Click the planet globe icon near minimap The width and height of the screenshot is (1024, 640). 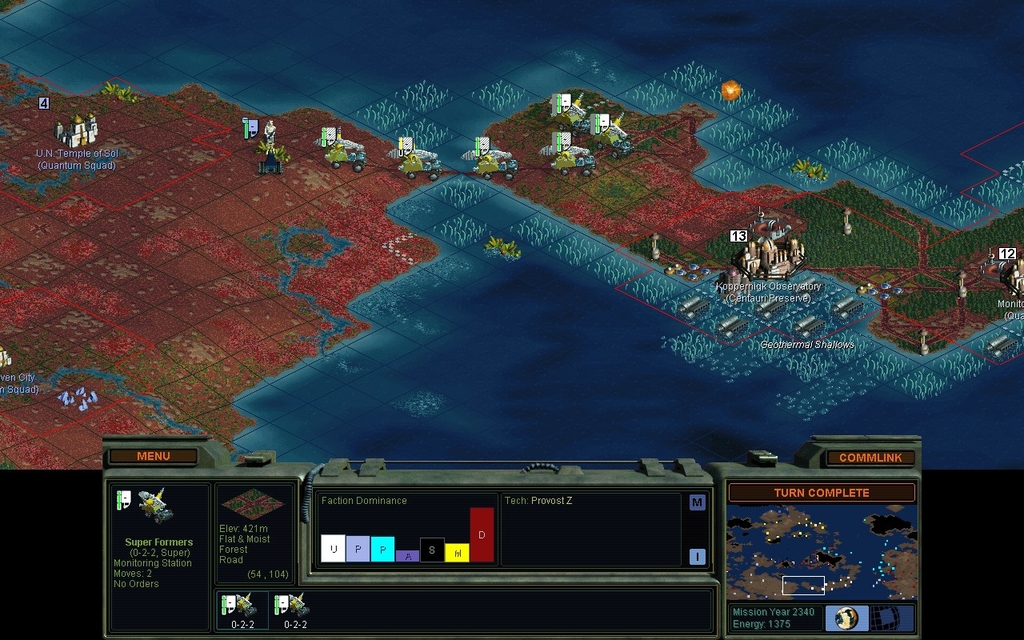click(x=846, y=617)
